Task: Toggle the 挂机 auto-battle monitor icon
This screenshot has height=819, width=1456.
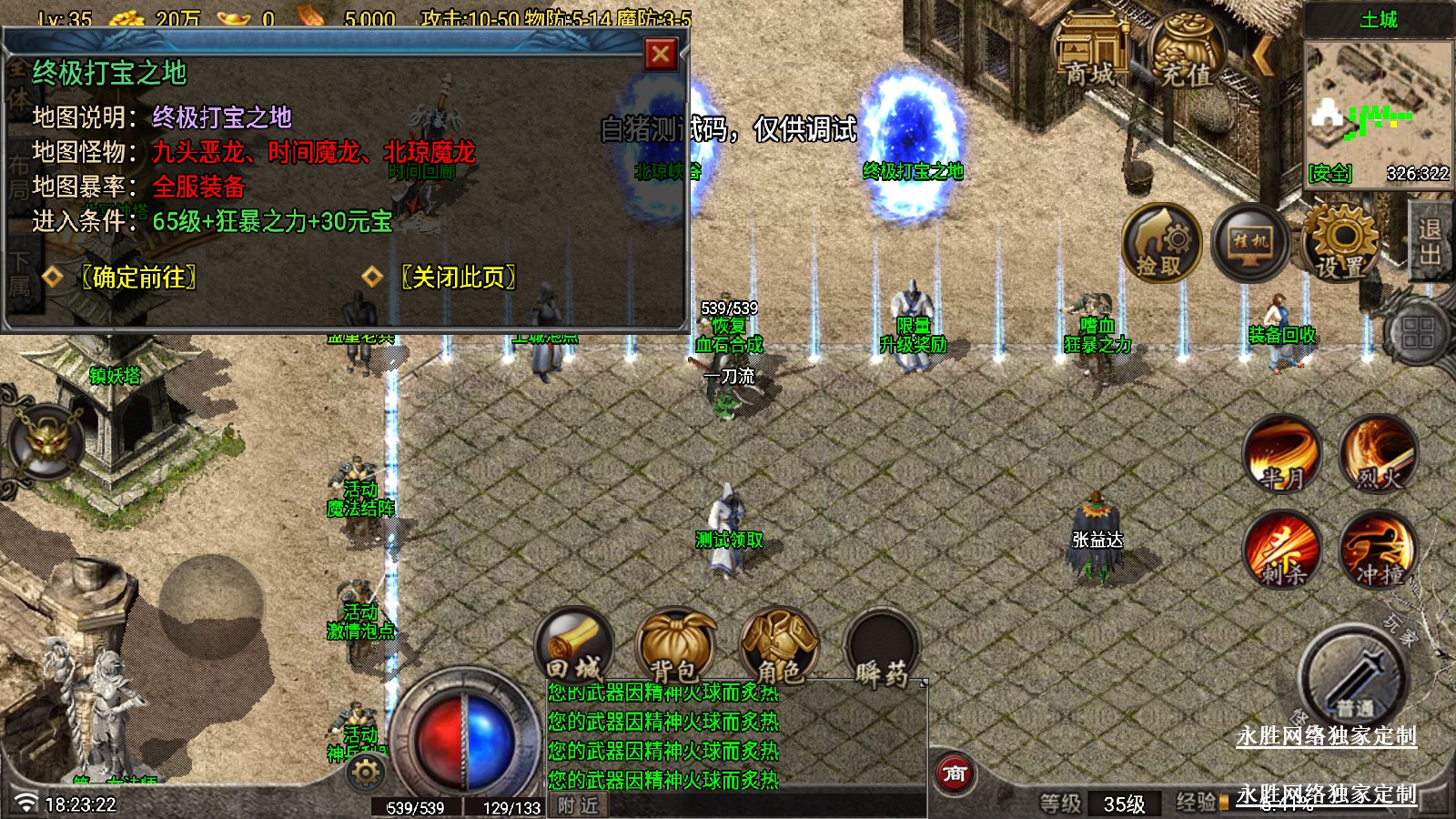Action: coord(1250,243)
